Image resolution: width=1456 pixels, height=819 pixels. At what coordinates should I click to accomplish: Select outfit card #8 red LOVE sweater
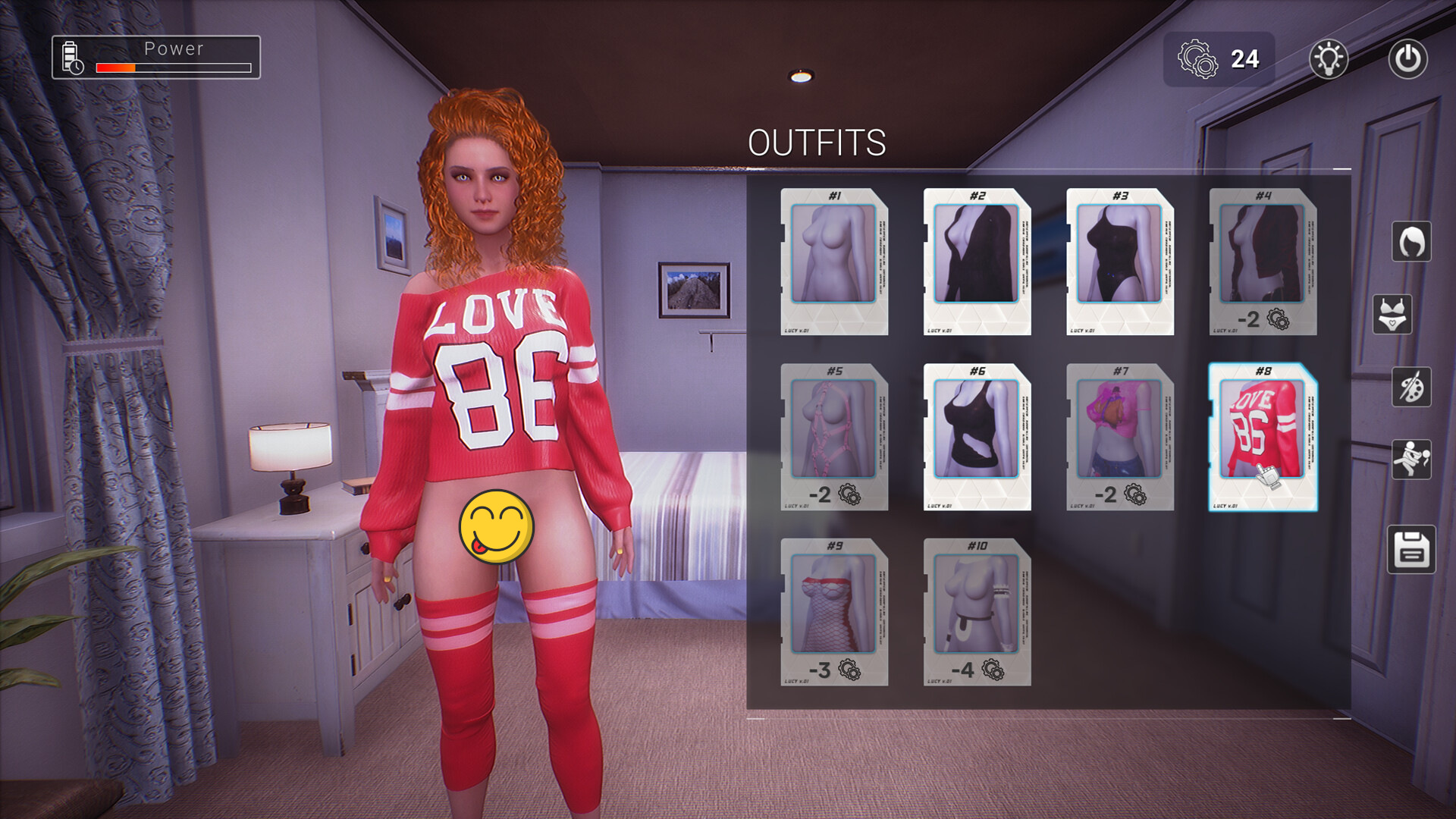click(1263, 436)
